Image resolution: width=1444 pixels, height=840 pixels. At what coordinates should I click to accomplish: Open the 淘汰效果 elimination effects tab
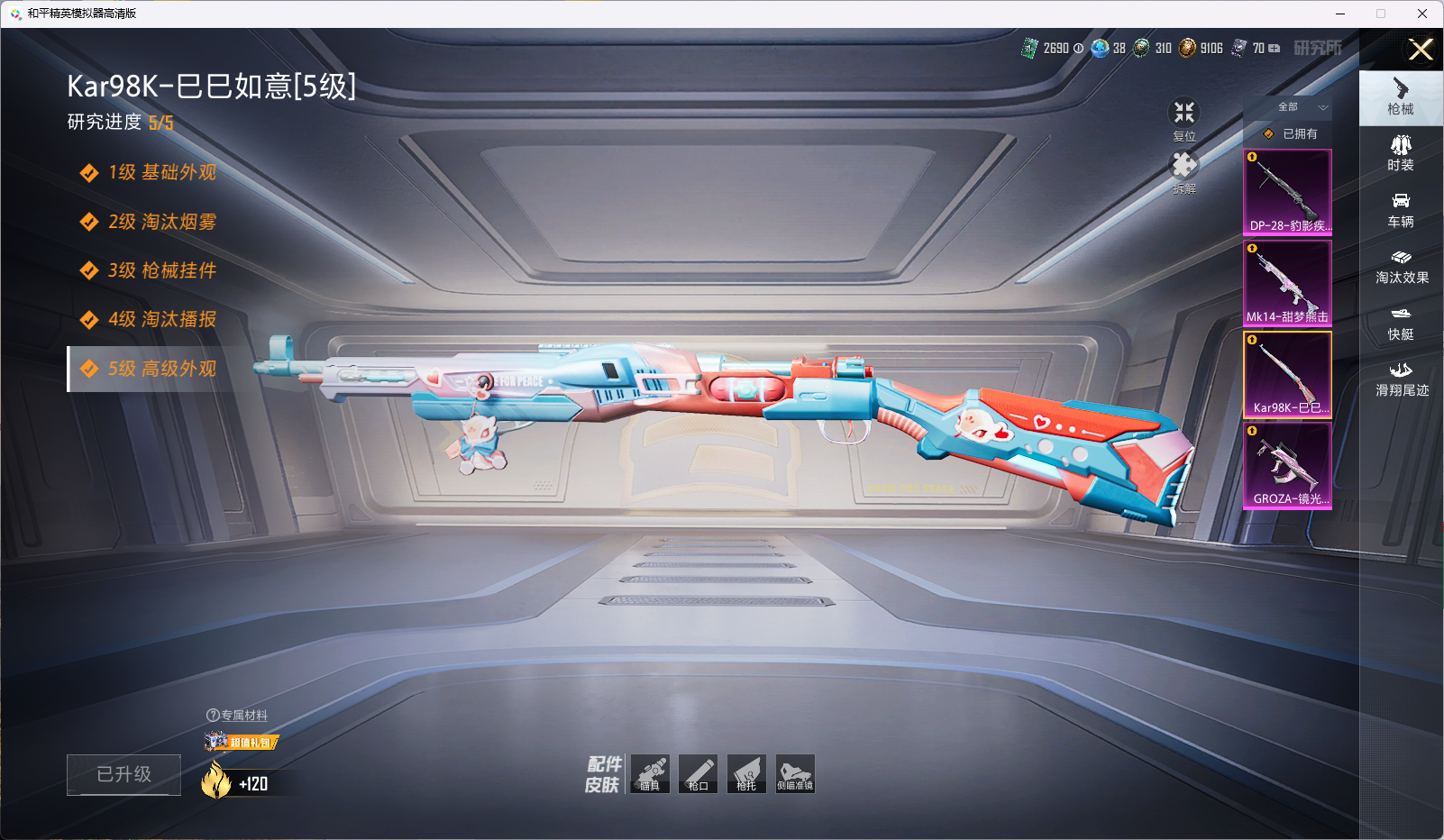tap(1402, 266)
